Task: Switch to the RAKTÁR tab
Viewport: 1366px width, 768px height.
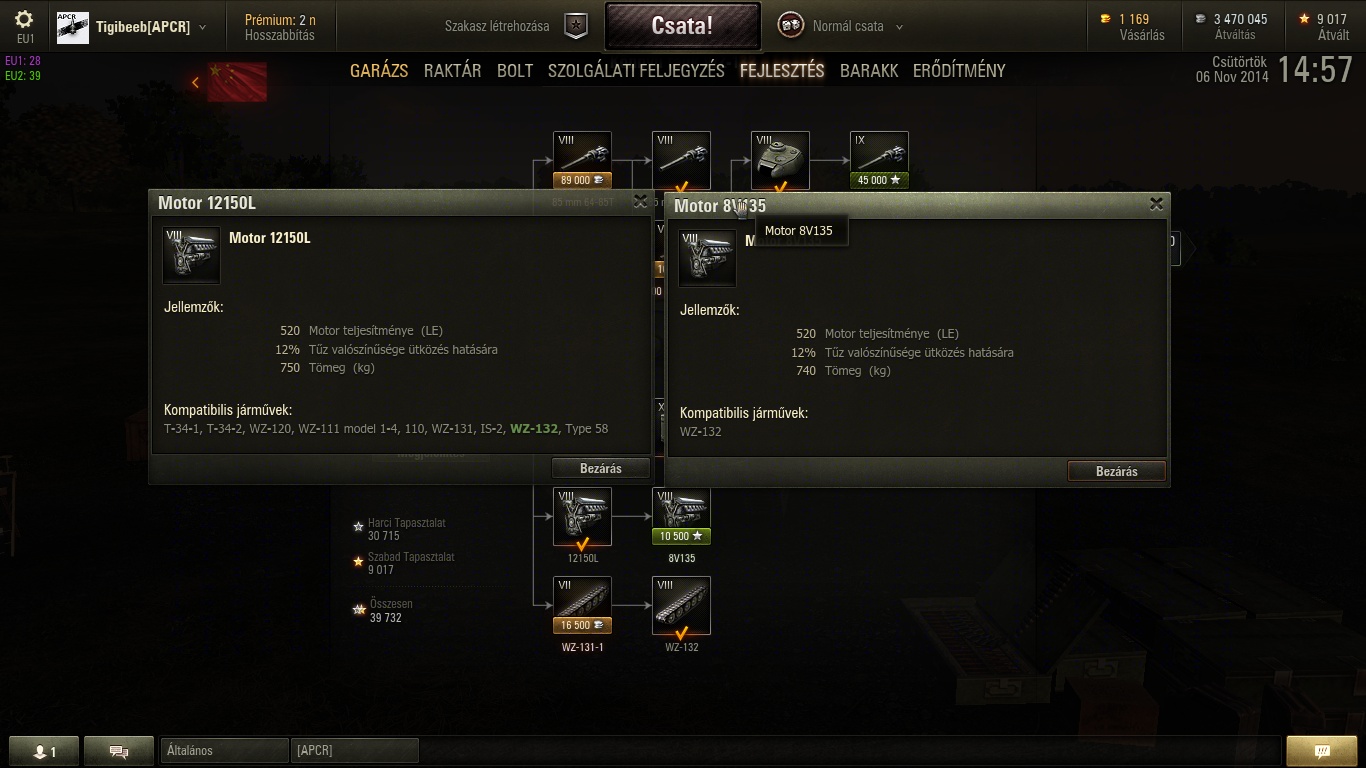Action: pos(452,71)
